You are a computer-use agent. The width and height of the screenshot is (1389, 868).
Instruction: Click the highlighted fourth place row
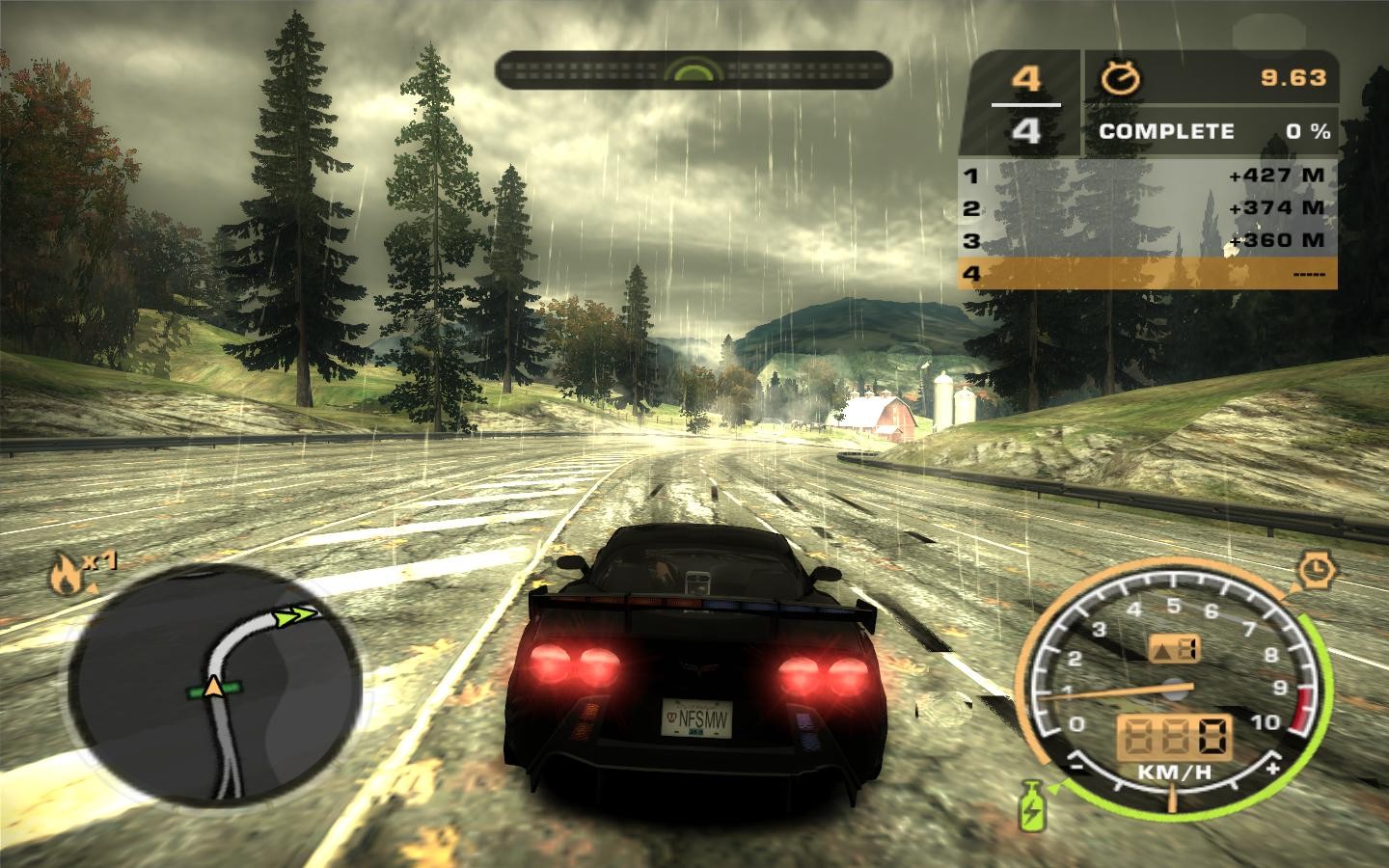tap(1148, 274)
